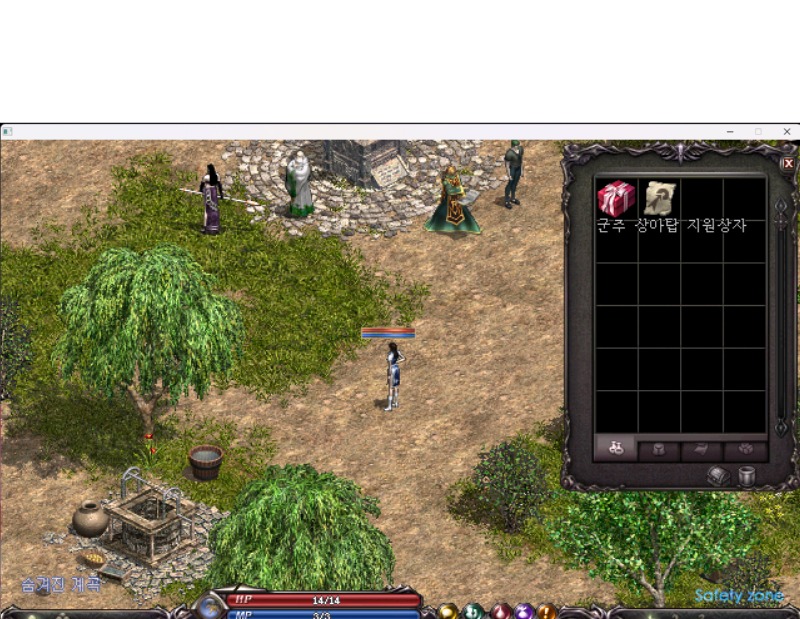Image resolution: width=800 pixels, height=619 pixels.
Task: Click the orange orb on the bottom bar
Action: (547, 610)
